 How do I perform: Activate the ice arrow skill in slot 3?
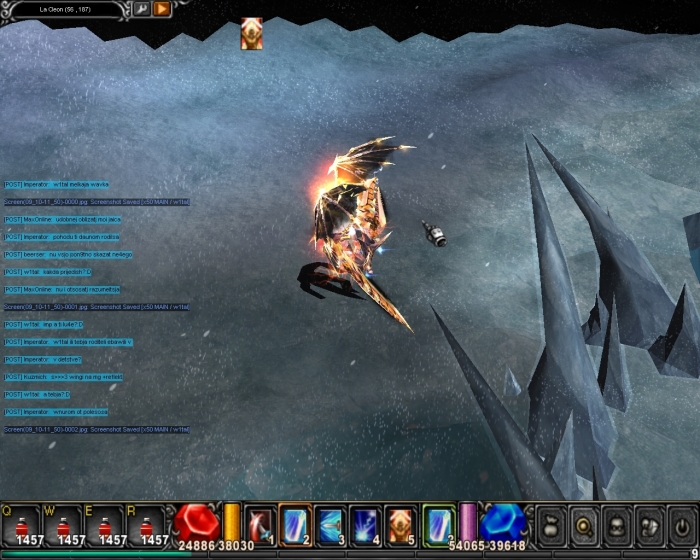coord(330,524)
